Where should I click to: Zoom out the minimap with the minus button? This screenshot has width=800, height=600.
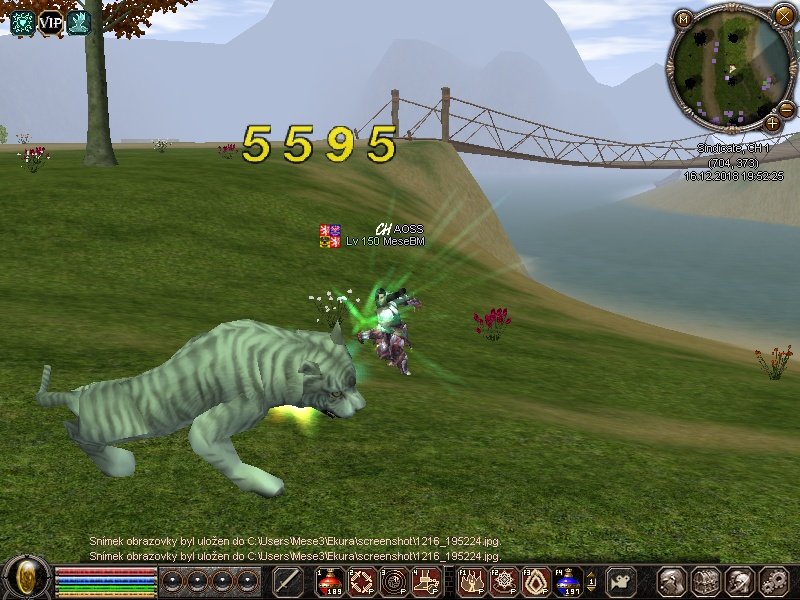(787, 108)
